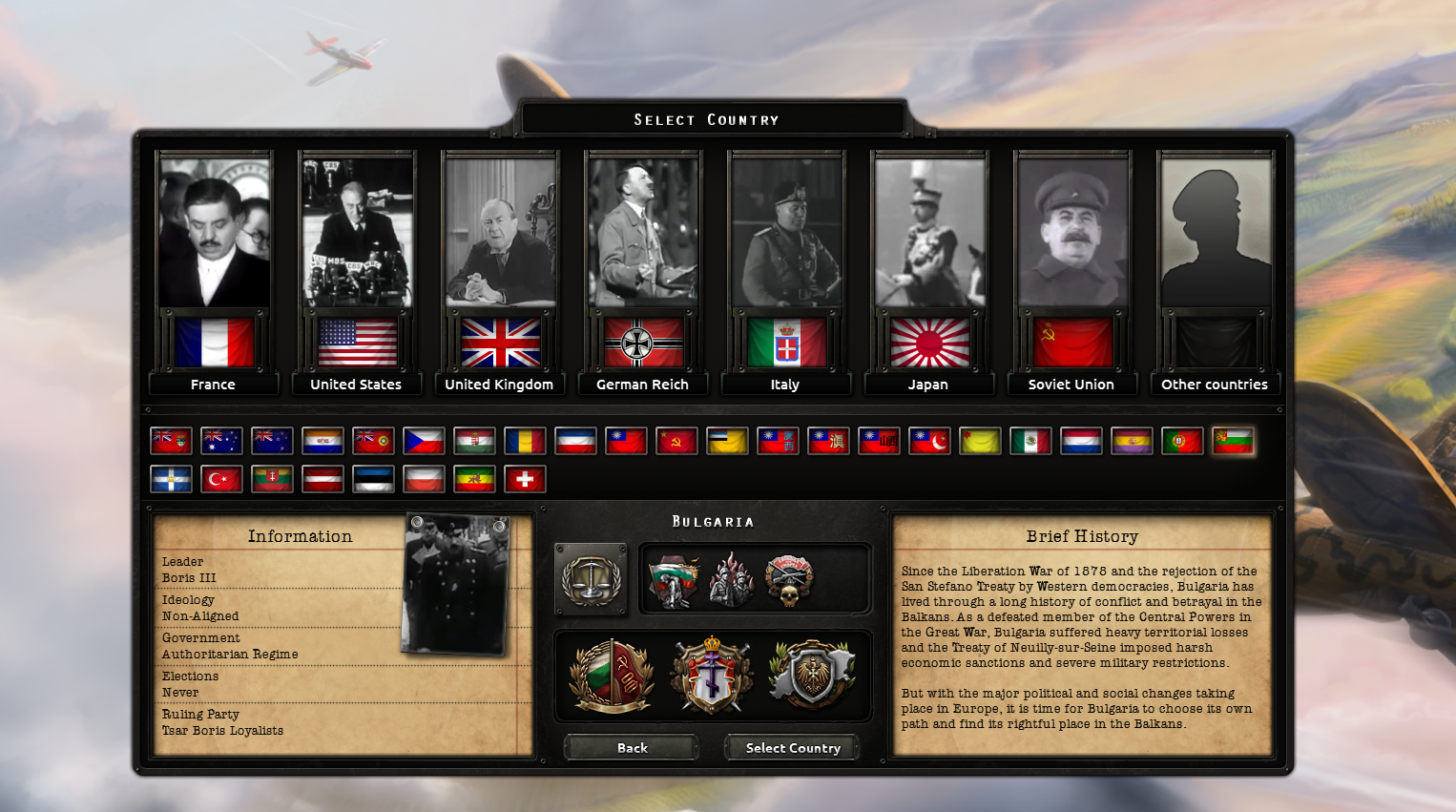Viewport: 1456px width, 812px height.
Task: Select the Non-Aligned balance scale ideology icon
Action: [592, 578]
